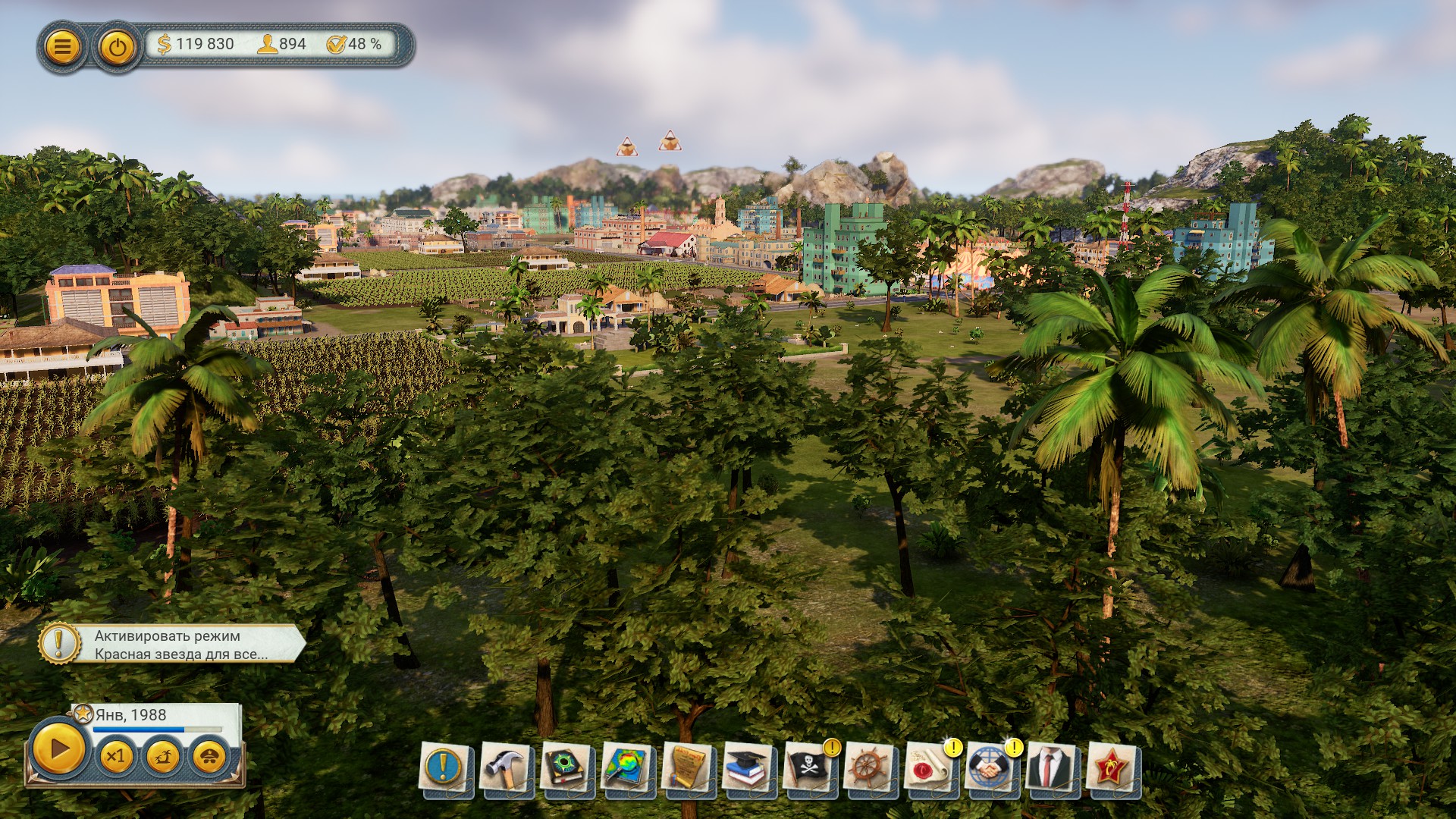Click the gold star era badge
Viewport: 1456px width, 819px height.
tap(83, 714)
